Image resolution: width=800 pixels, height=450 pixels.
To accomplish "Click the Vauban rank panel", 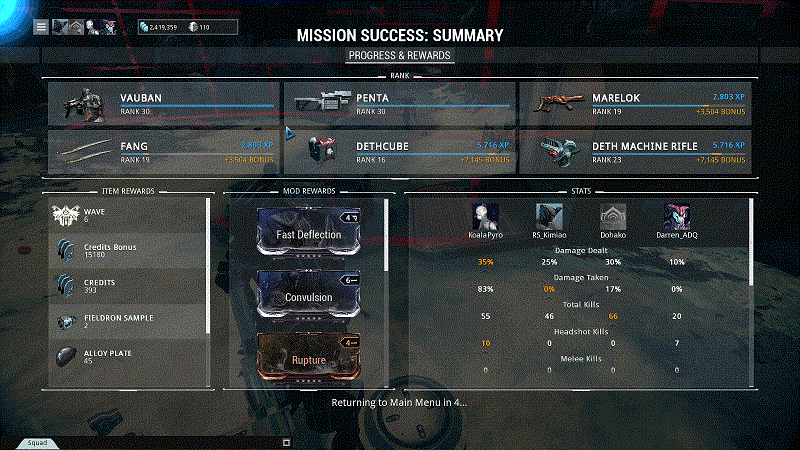I will pos(164,104).
